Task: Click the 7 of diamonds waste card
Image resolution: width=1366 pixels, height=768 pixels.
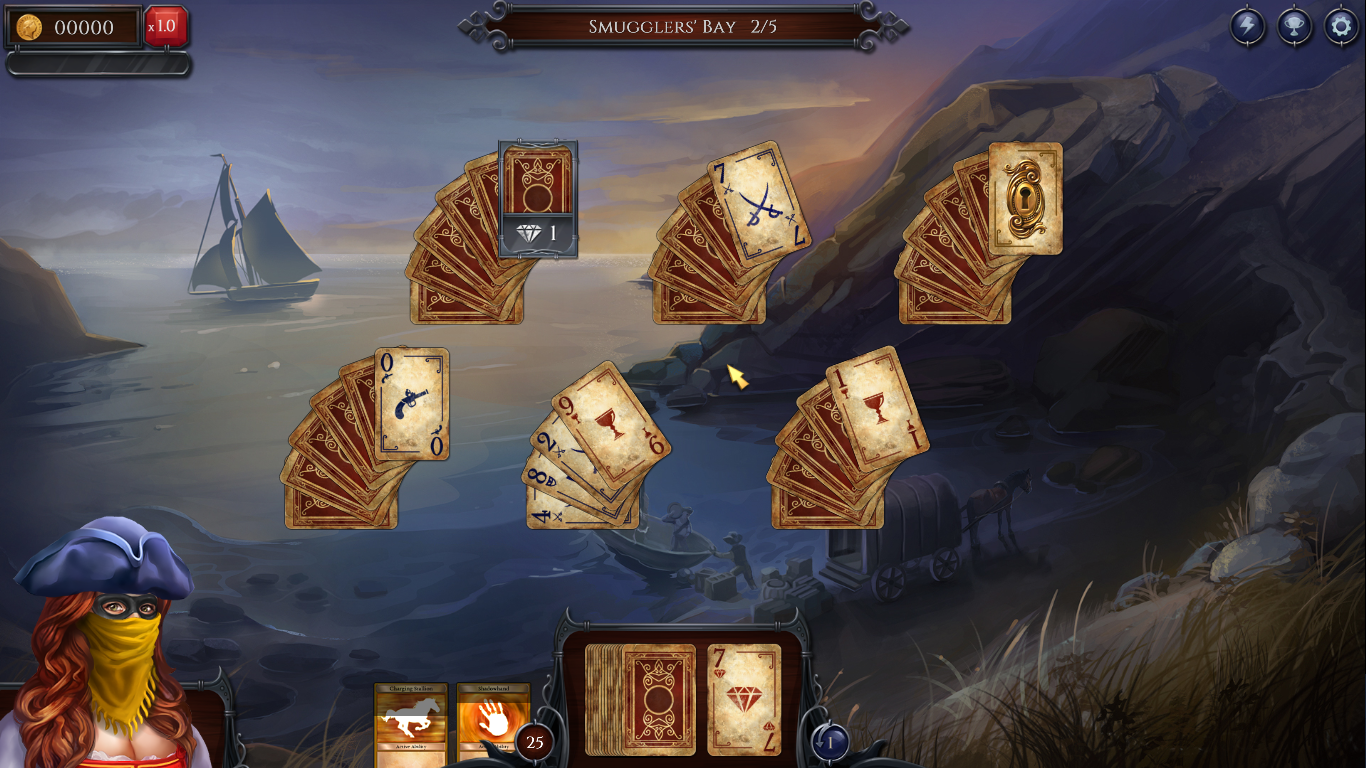Action: coord(744,700)
